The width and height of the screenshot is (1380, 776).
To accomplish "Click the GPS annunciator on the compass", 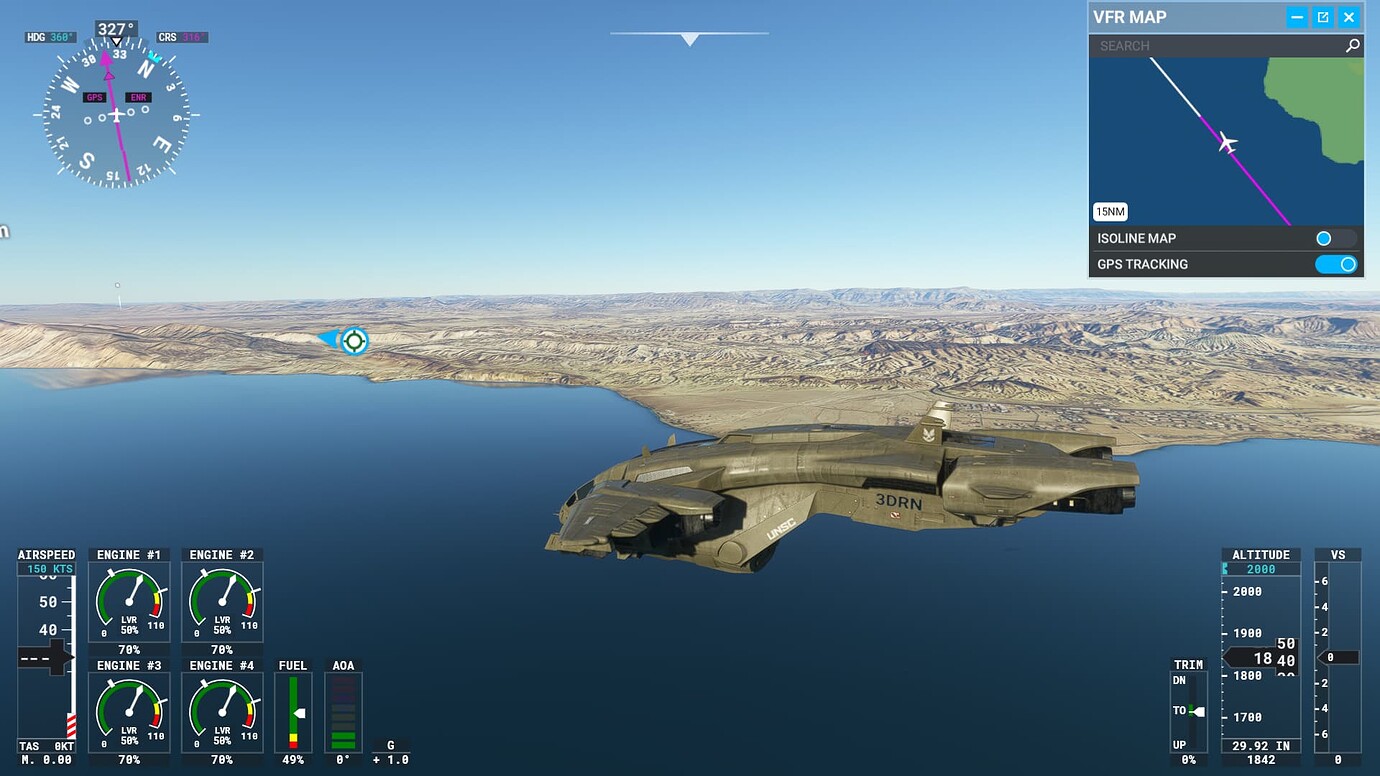I will click(95, 97).
